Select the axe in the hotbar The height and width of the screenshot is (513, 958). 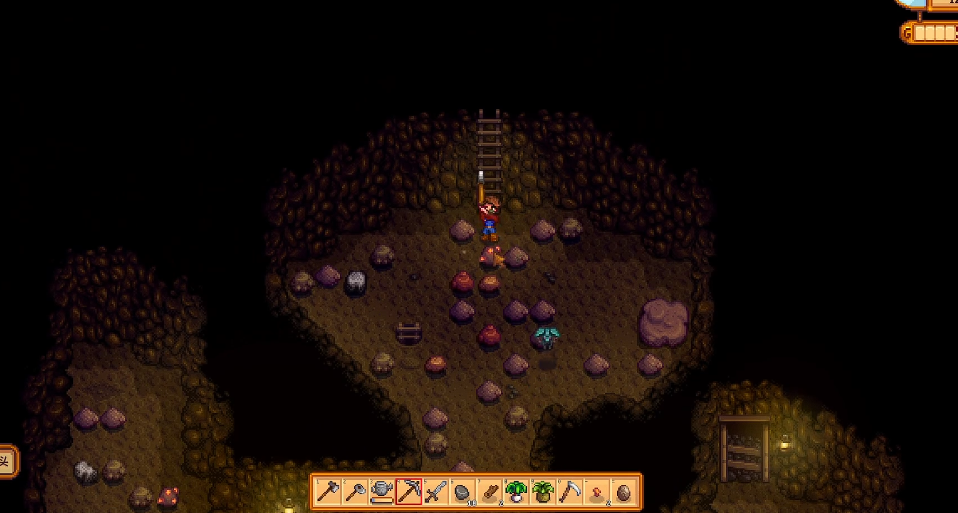pyautogui.click(x=328, y=491)
